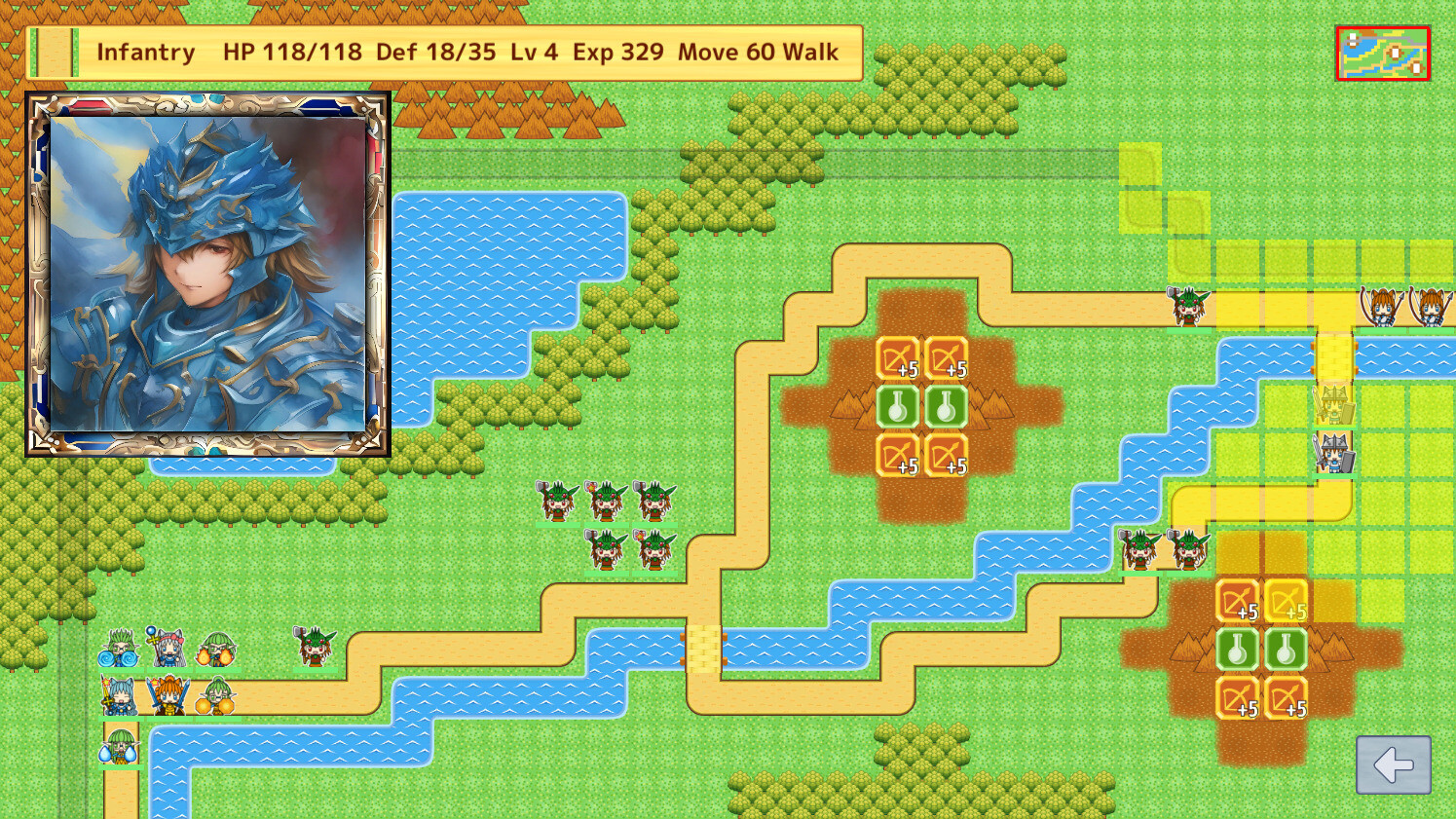This screenshot has width=1456, height=819.
Task: Select the grayed-out soldier above the Infantry
Action: (x=1332, y=404)
